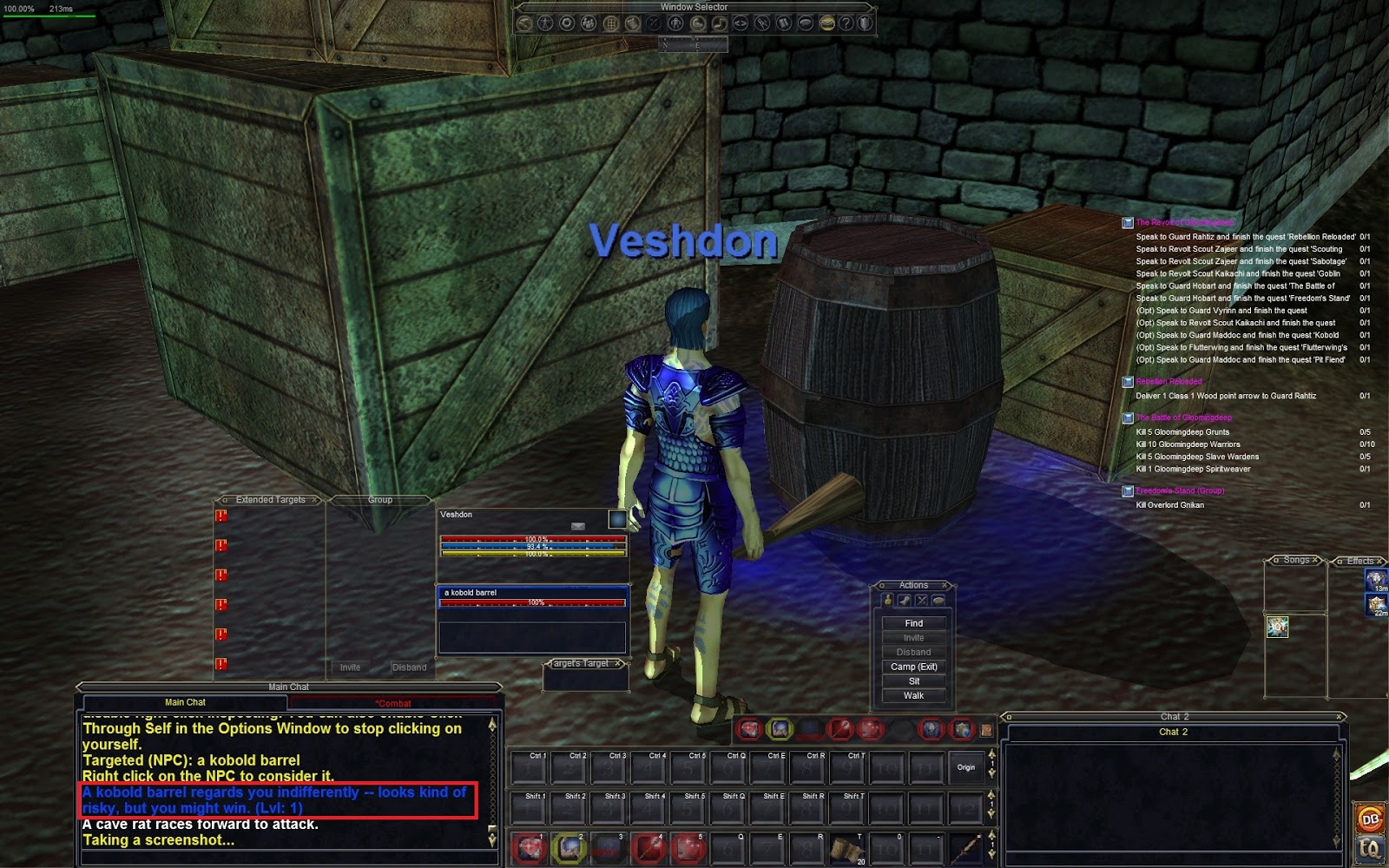Open the group window icon in Window Selector
Viewport: 1389px width, 868px height.
tap(588, 23)
